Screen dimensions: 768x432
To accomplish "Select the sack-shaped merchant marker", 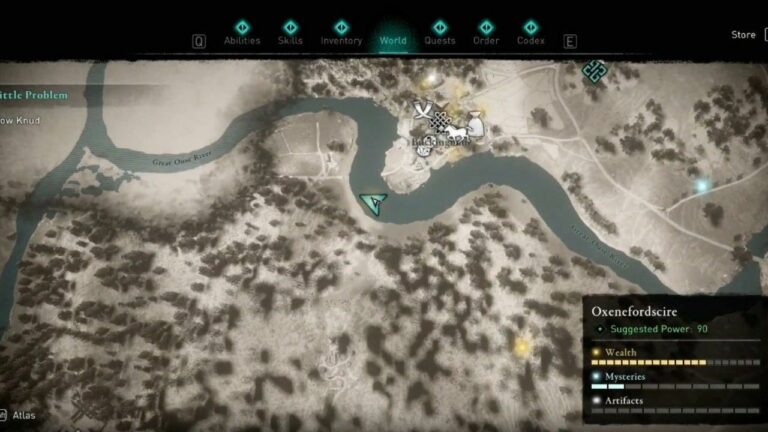I will (474, 125).
